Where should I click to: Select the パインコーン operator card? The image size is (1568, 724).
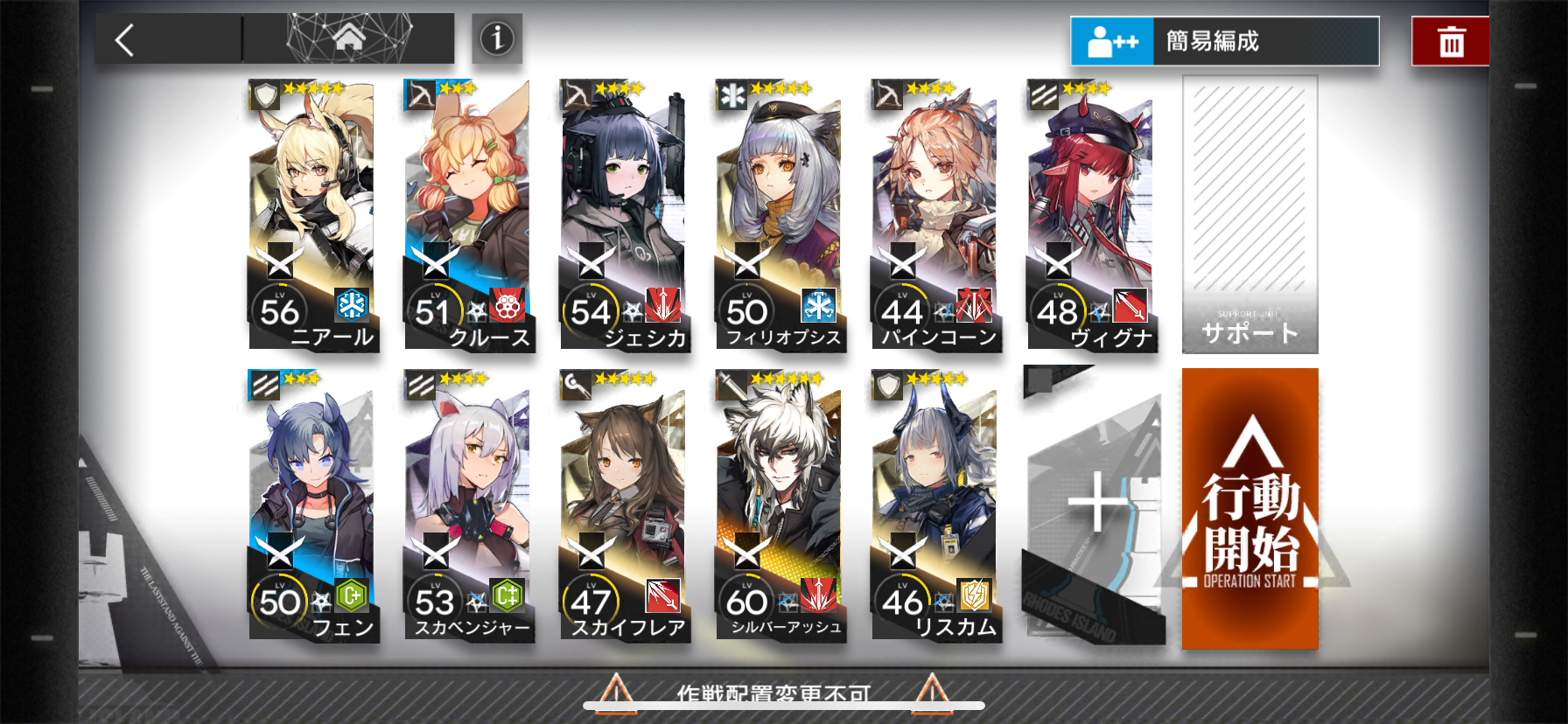[x=936, y=215]
